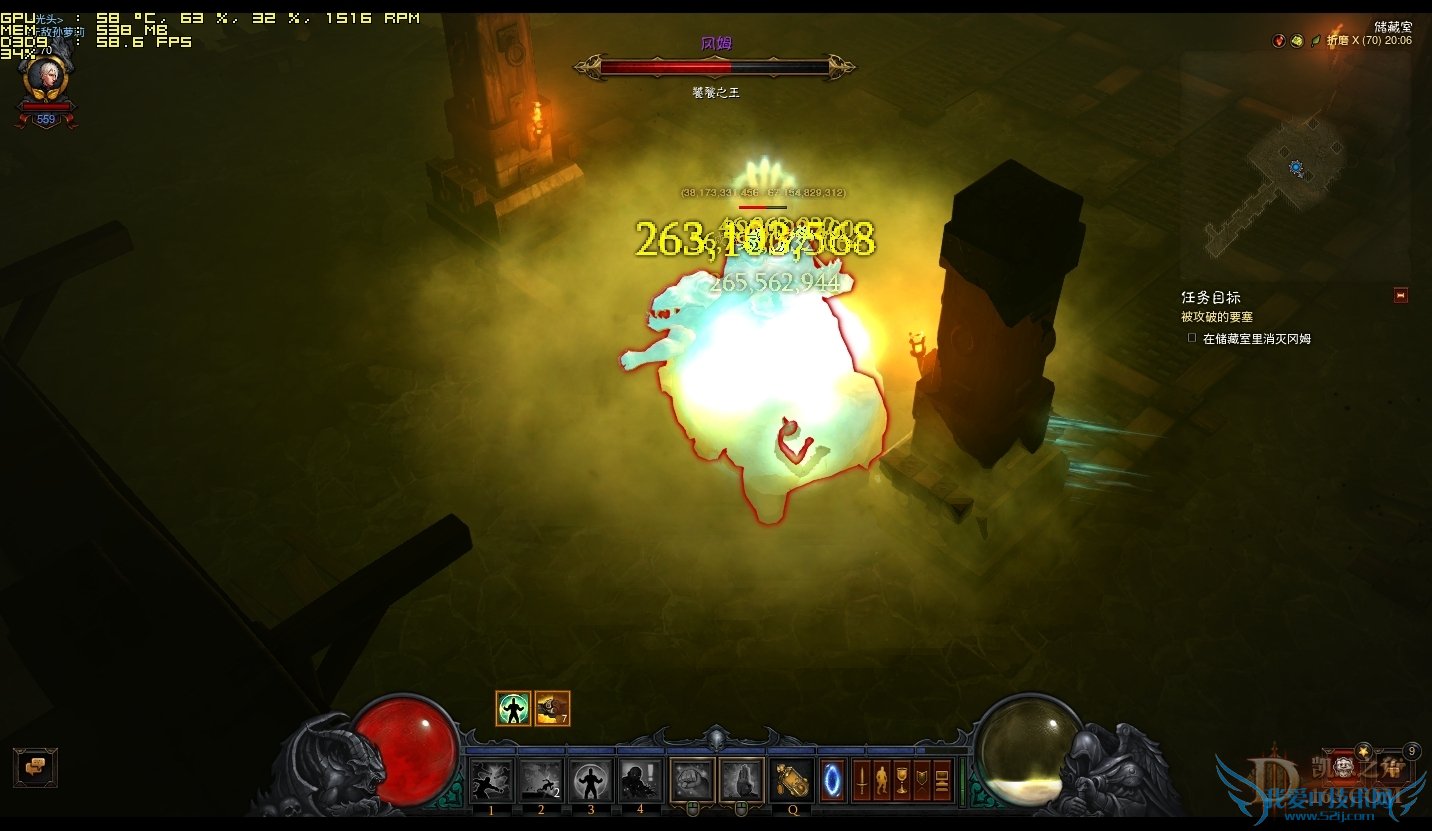Activate the exclamation mark skill in slot 4

coord(640,780)
